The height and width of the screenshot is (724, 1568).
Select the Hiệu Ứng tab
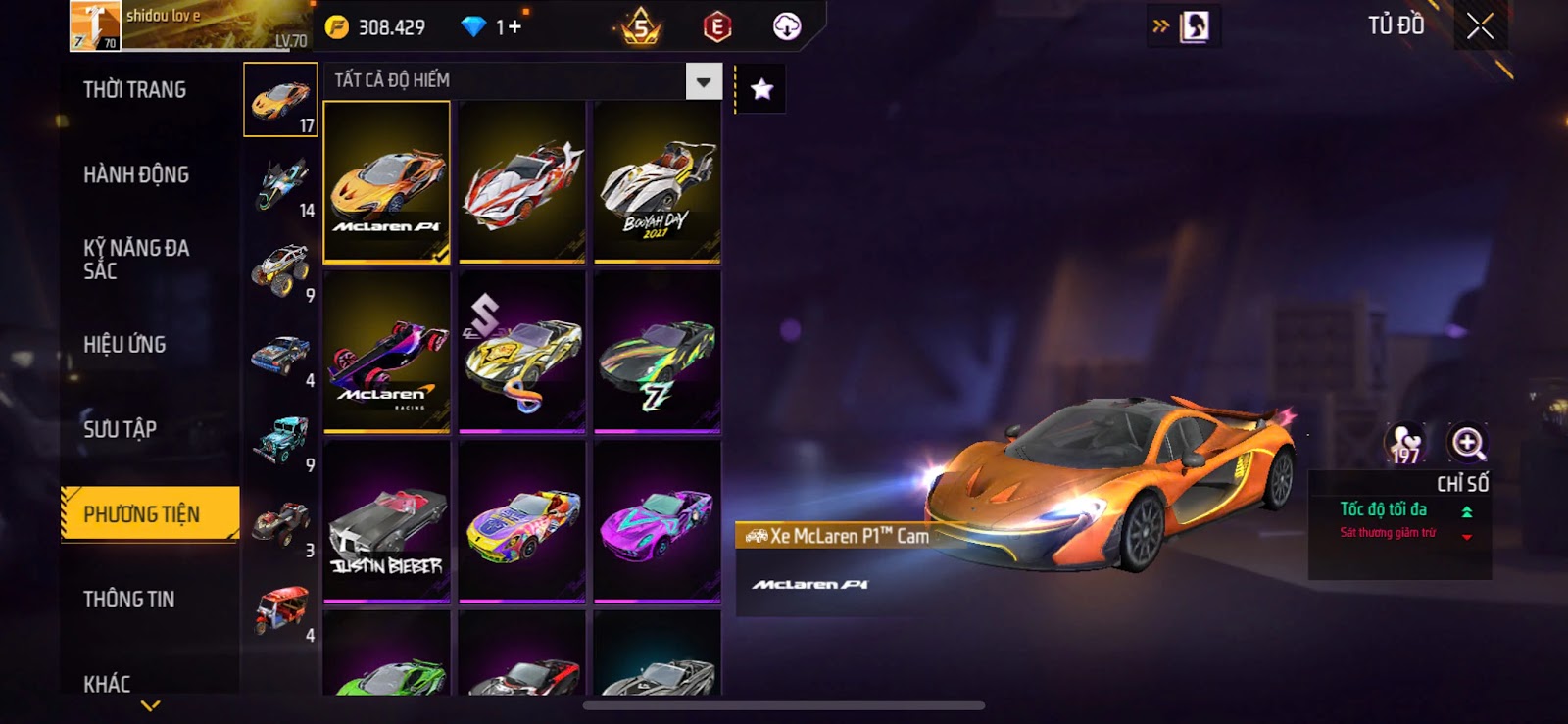tap(124, 345)
